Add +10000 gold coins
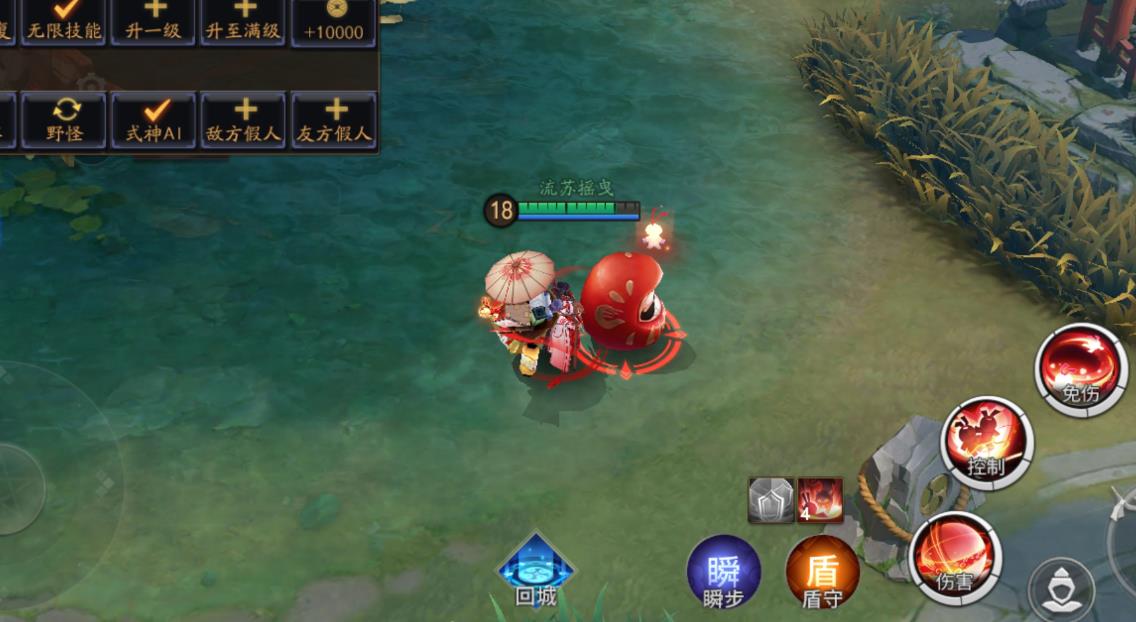1136x622 pixels. [333, 21]
